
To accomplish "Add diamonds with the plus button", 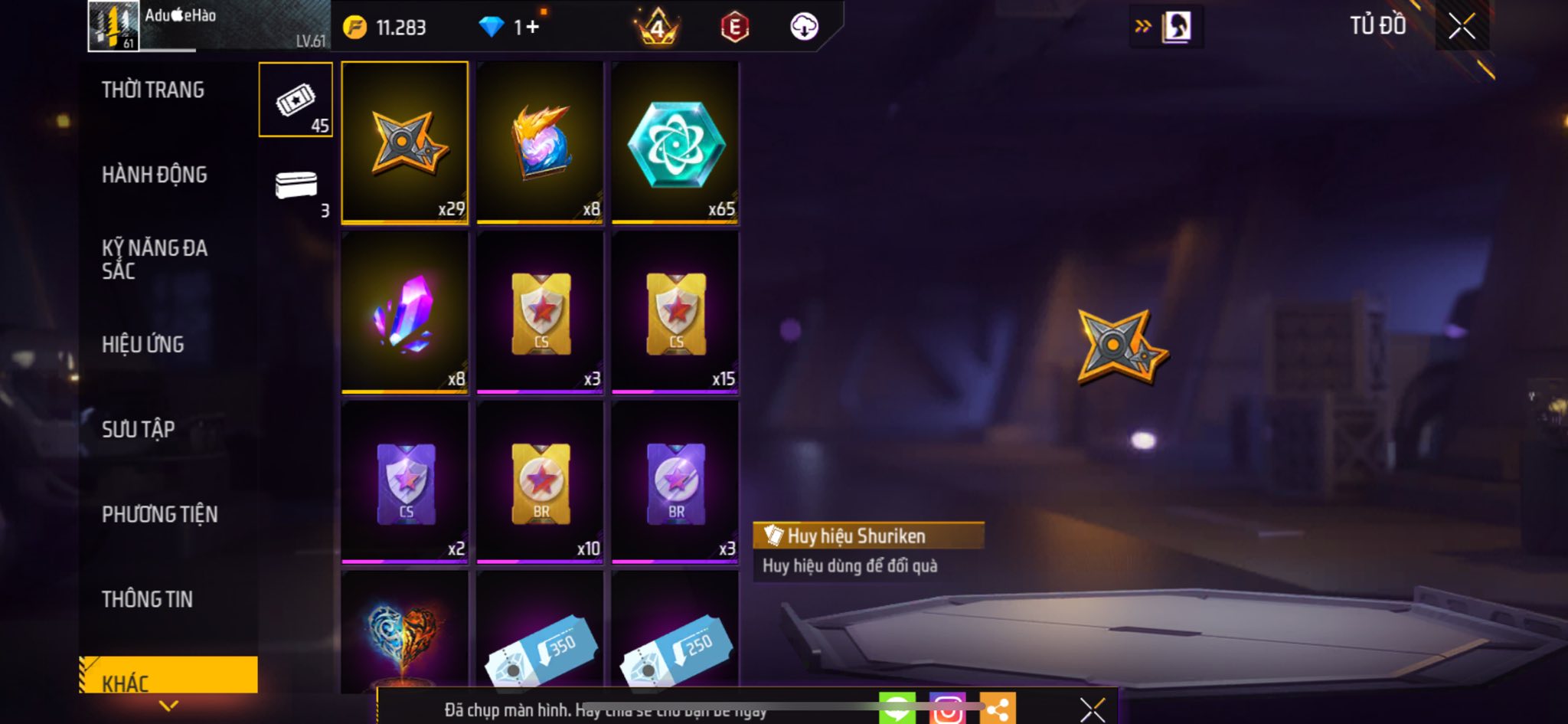I will pyautogui.click(x=532, y=28).
